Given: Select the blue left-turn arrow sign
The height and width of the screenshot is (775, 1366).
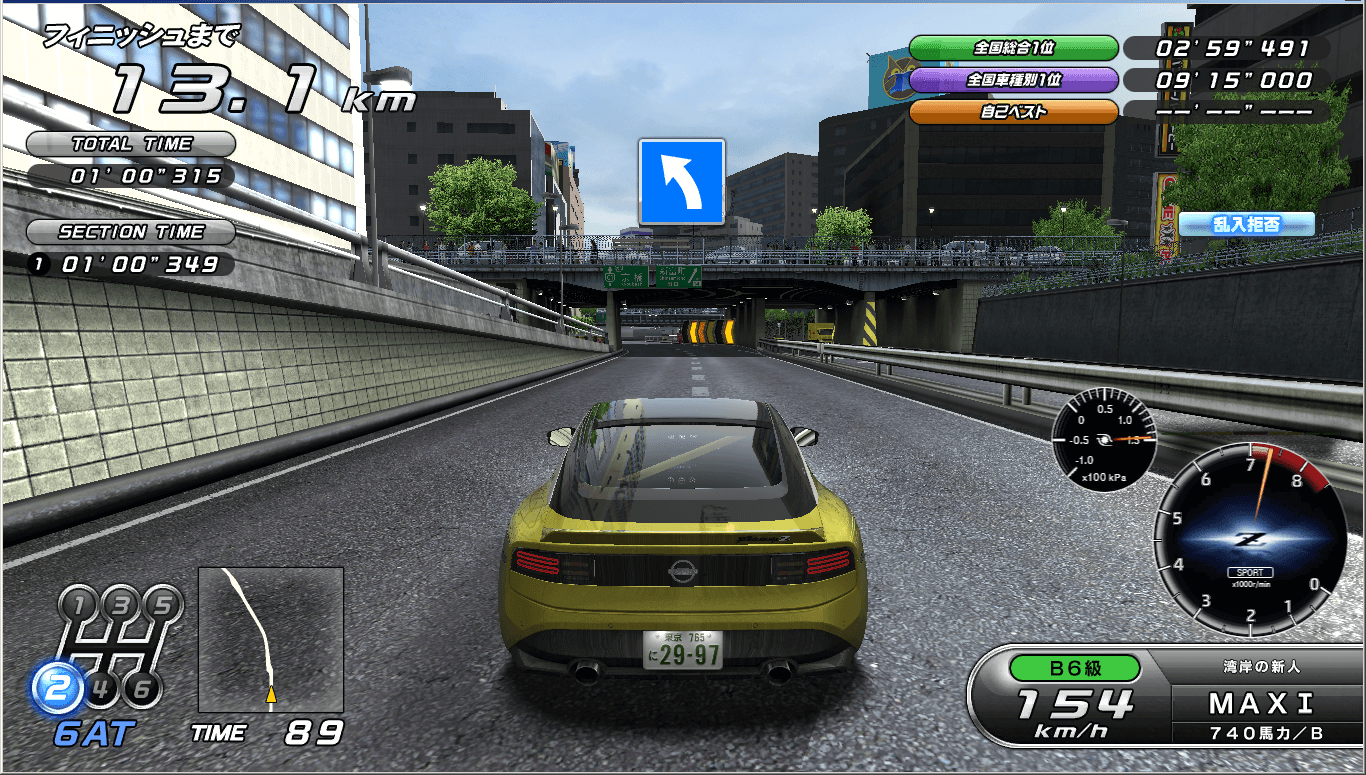Looking at the screenshot, I should tap(681, 181).
